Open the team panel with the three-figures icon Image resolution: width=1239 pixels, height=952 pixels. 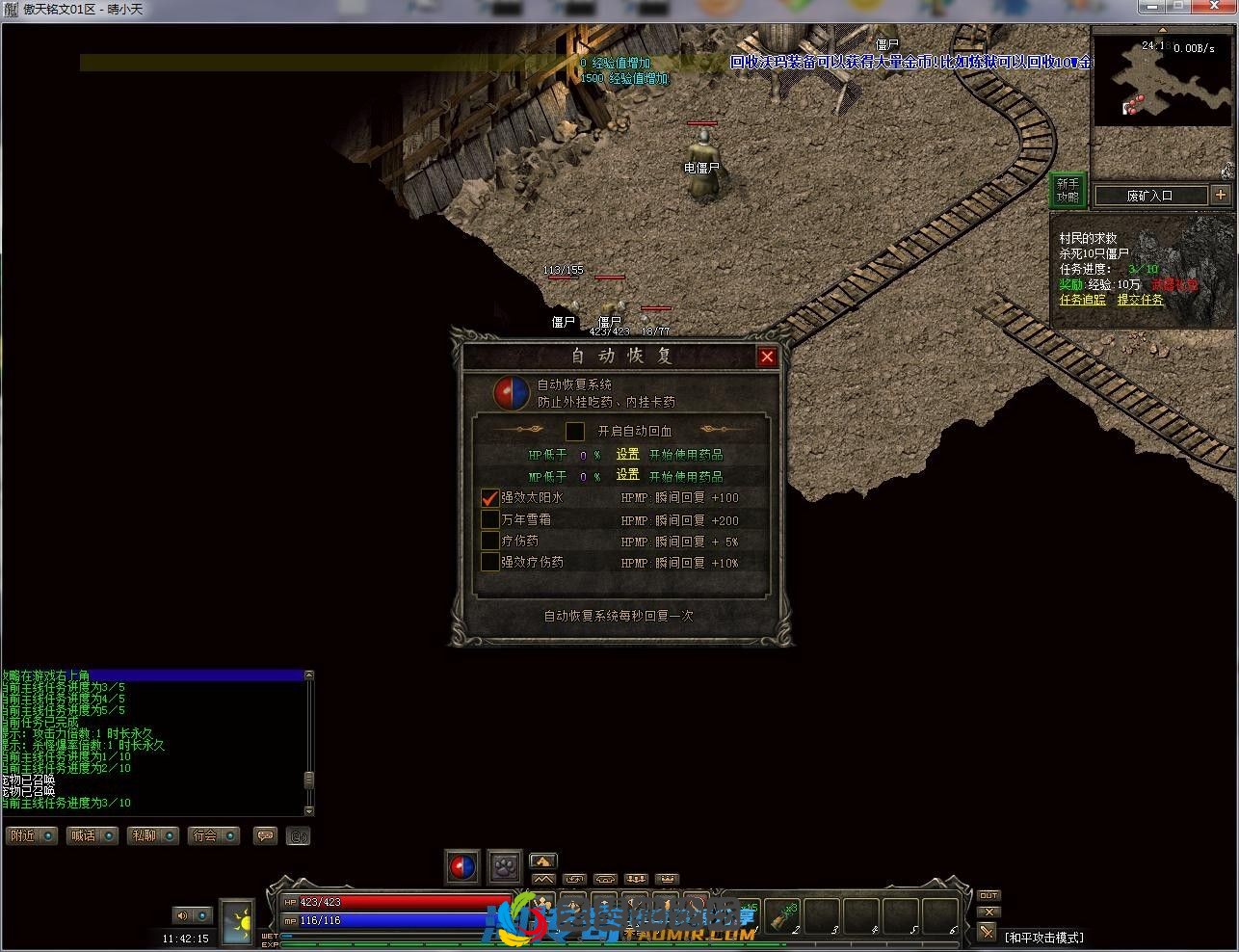click(x=636, y=879)
